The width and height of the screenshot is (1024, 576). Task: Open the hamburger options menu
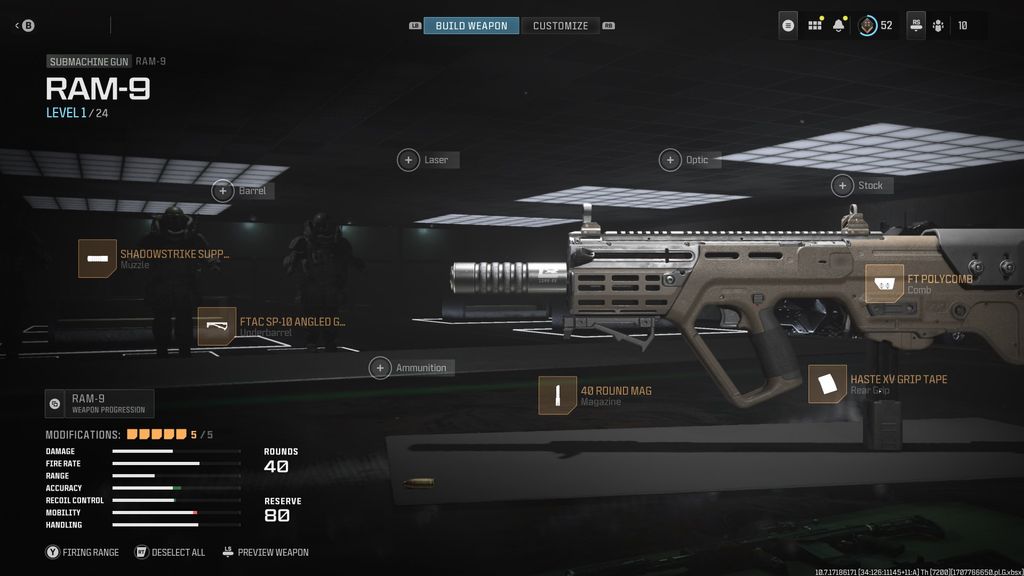(789, 26)
